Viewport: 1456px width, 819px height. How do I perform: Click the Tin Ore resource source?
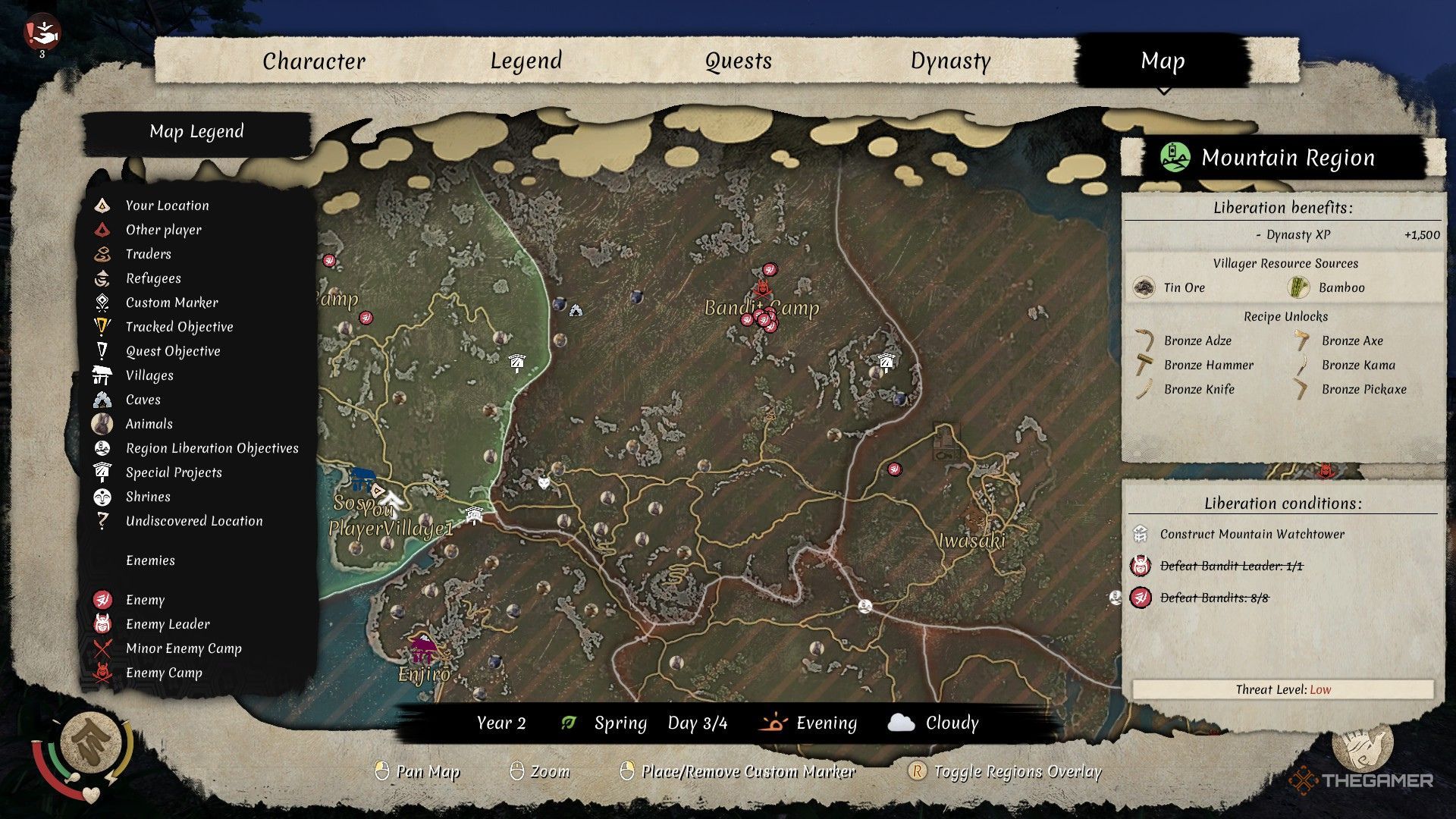(x=1184, y=287)
